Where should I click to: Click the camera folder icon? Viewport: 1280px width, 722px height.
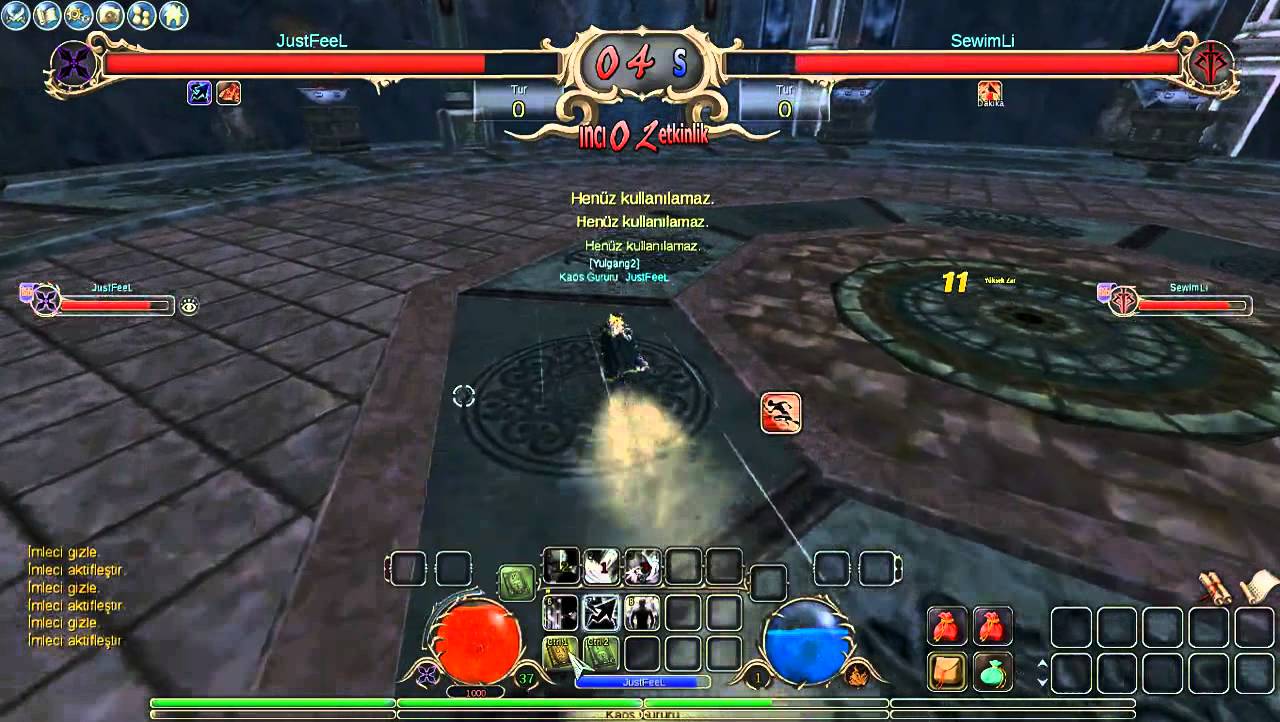pos(110,15)
